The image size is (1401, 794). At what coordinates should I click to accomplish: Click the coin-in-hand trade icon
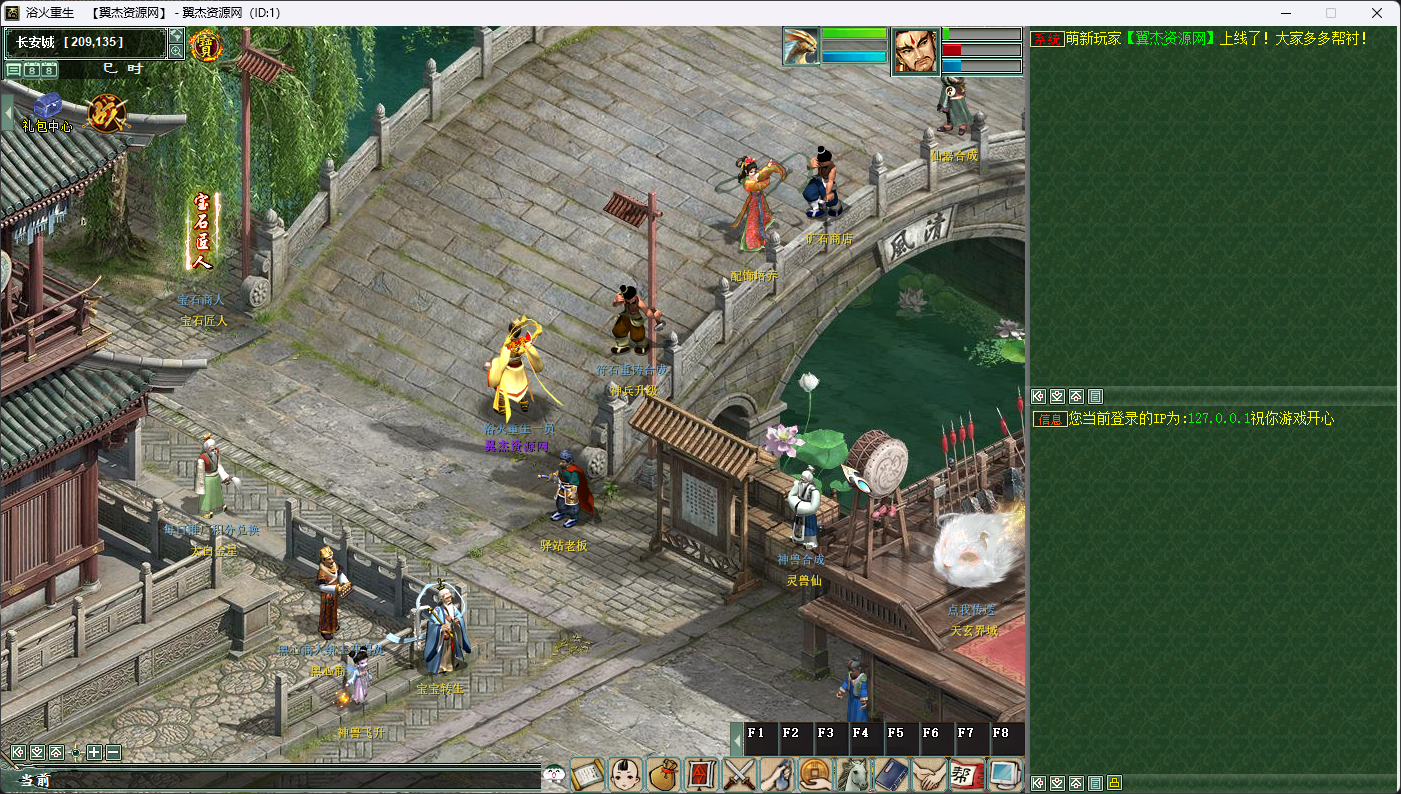point(816,775)
